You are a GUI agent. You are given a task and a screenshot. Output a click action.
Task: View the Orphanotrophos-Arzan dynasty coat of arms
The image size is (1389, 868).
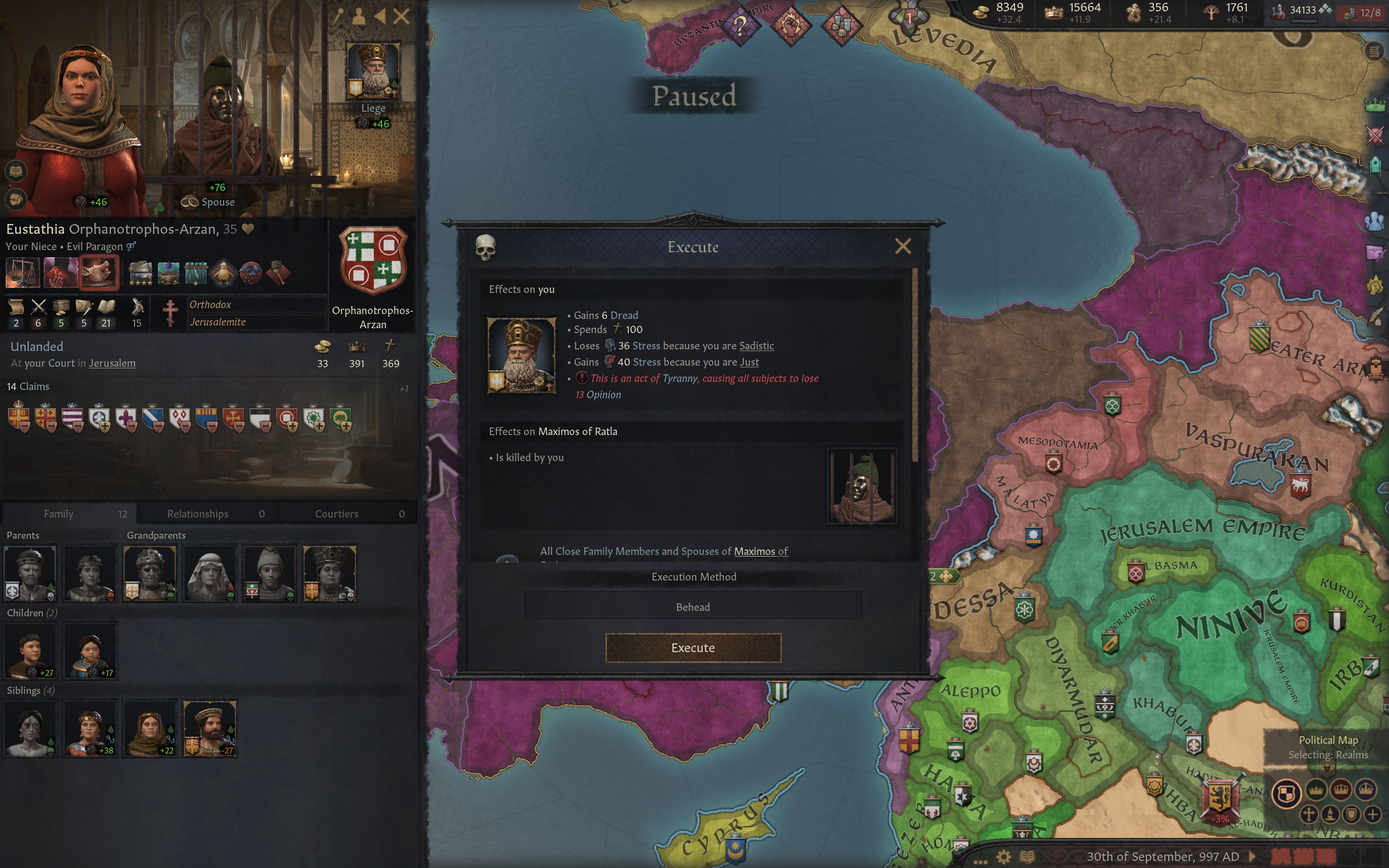373,261
